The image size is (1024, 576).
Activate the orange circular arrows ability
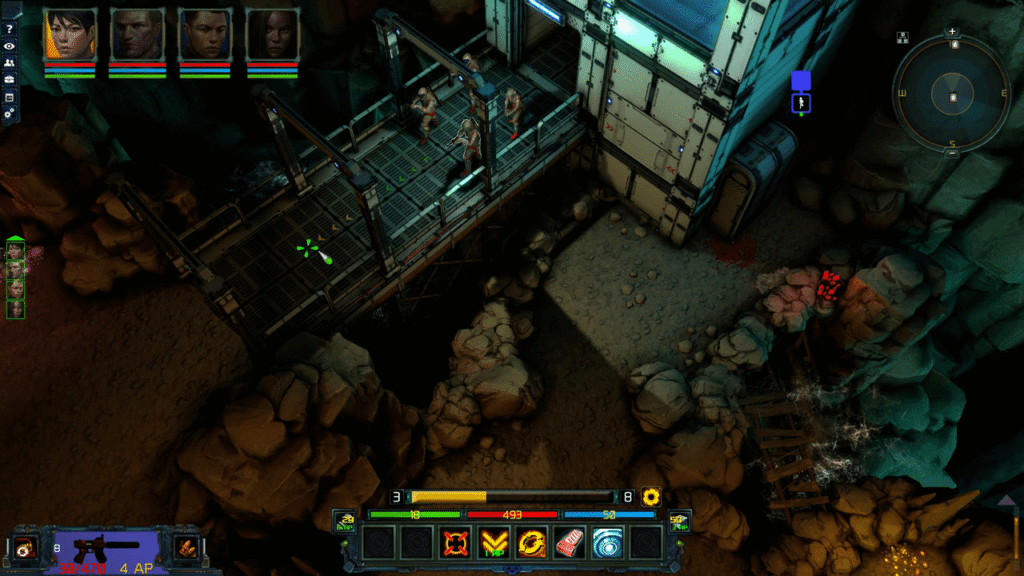point(531,542)
